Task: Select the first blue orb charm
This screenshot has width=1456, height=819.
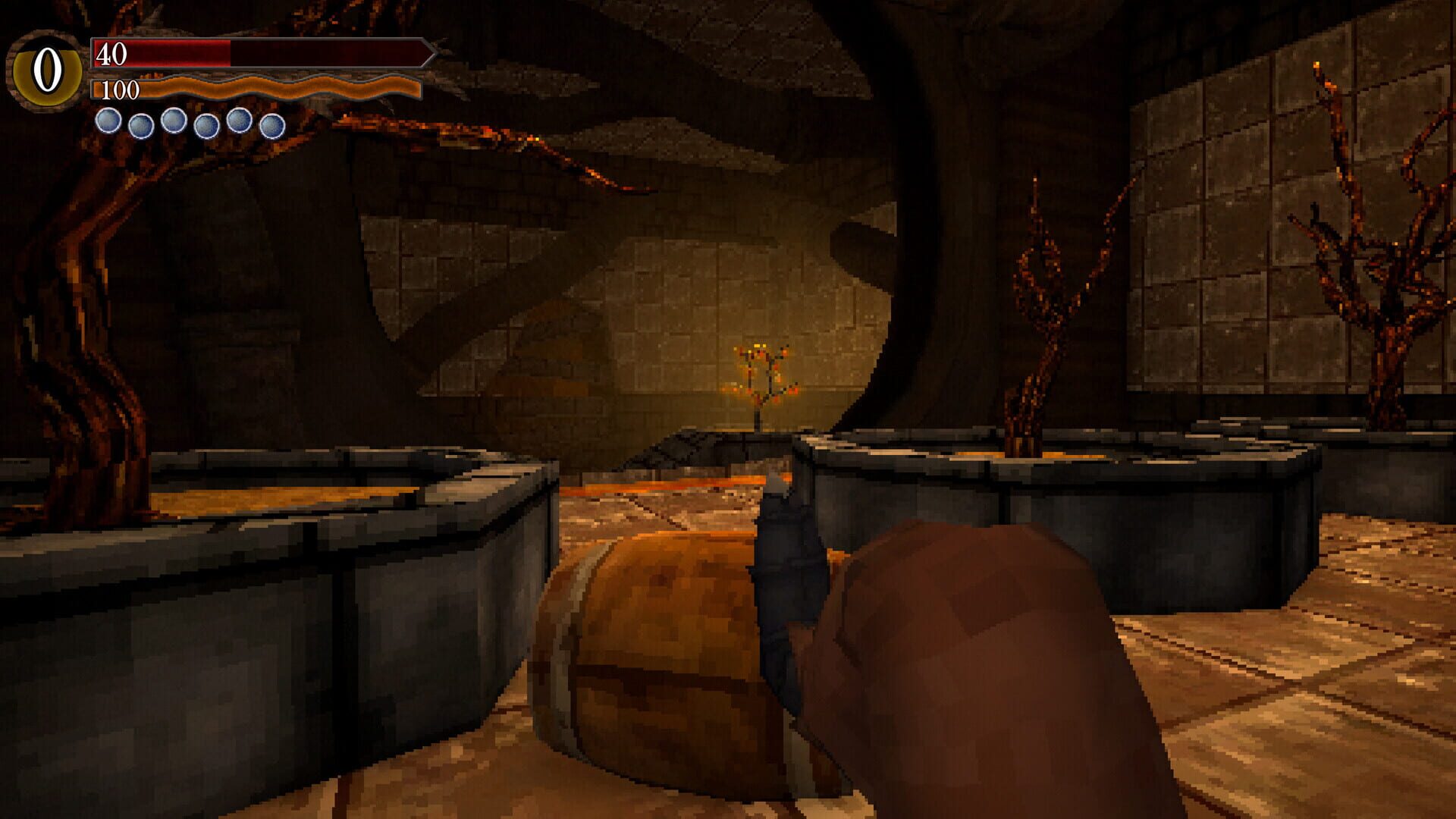Action: [108, 122]
